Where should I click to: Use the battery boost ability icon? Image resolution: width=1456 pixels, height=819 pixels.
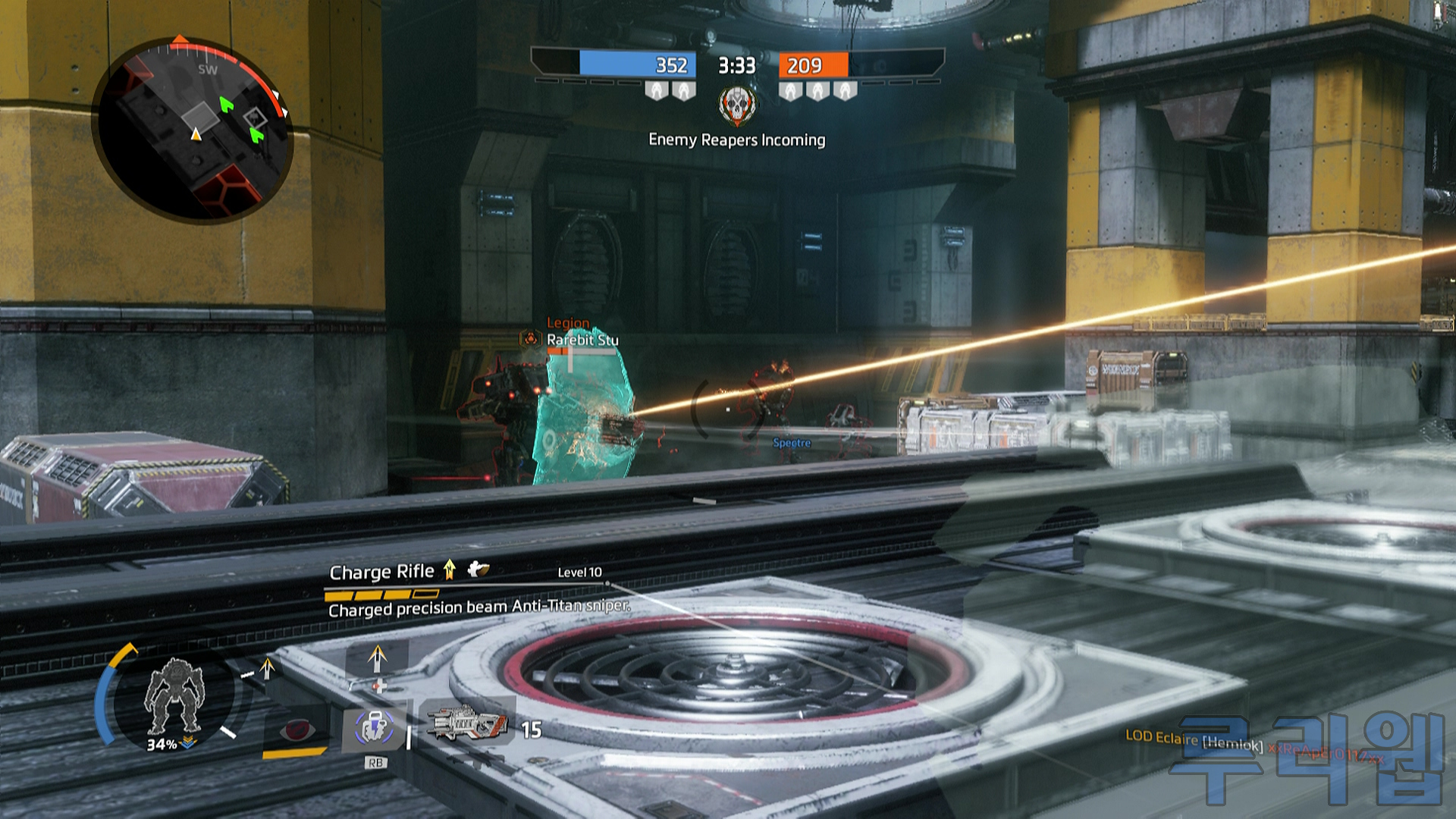pos(374,730)
